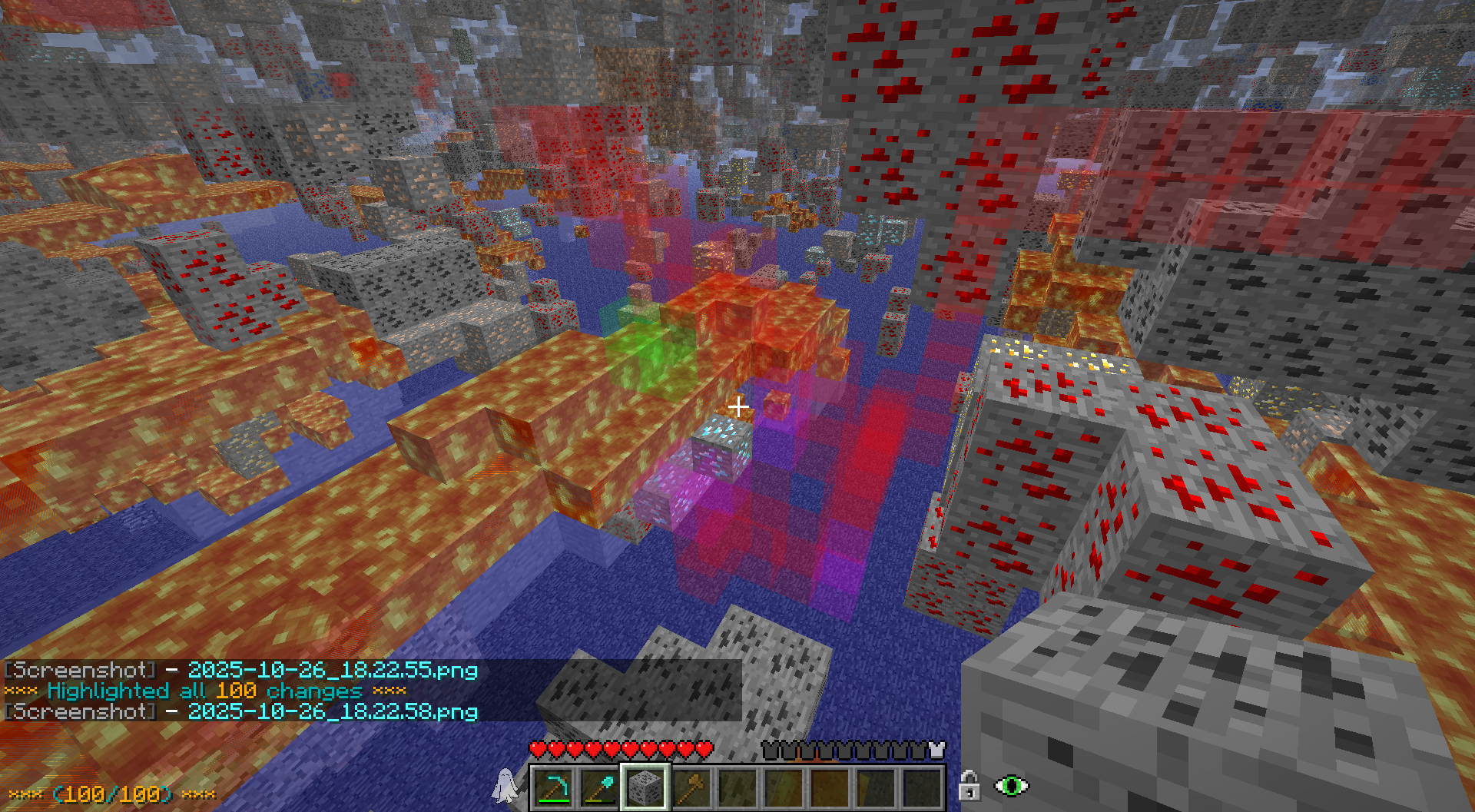
Task: Select the wooden shovel hotbar slot
Action: (x=691, y=787)
